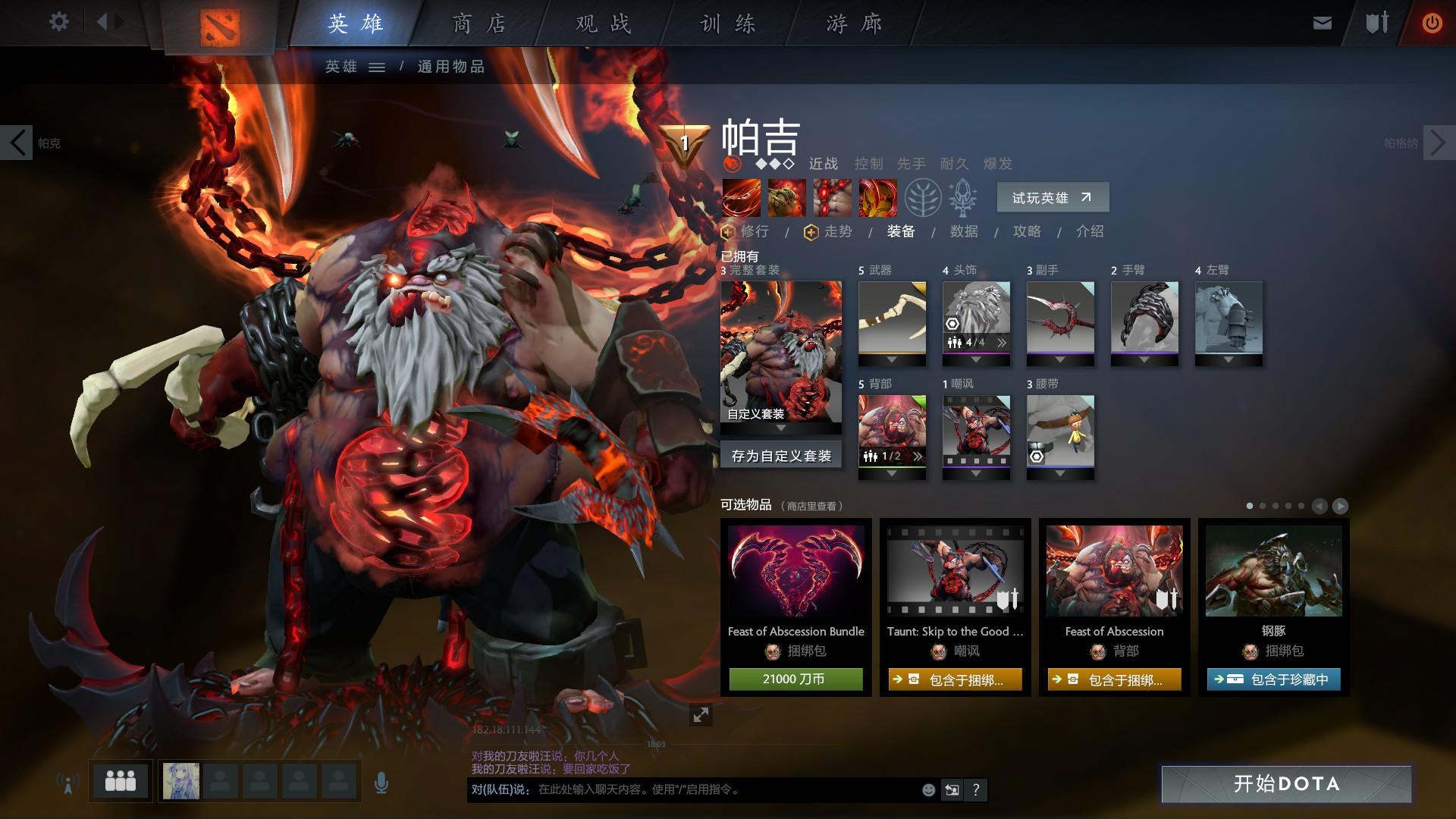Start matchmaking with 开始DOTA
1456x819 pixels.
(1286, 783)
